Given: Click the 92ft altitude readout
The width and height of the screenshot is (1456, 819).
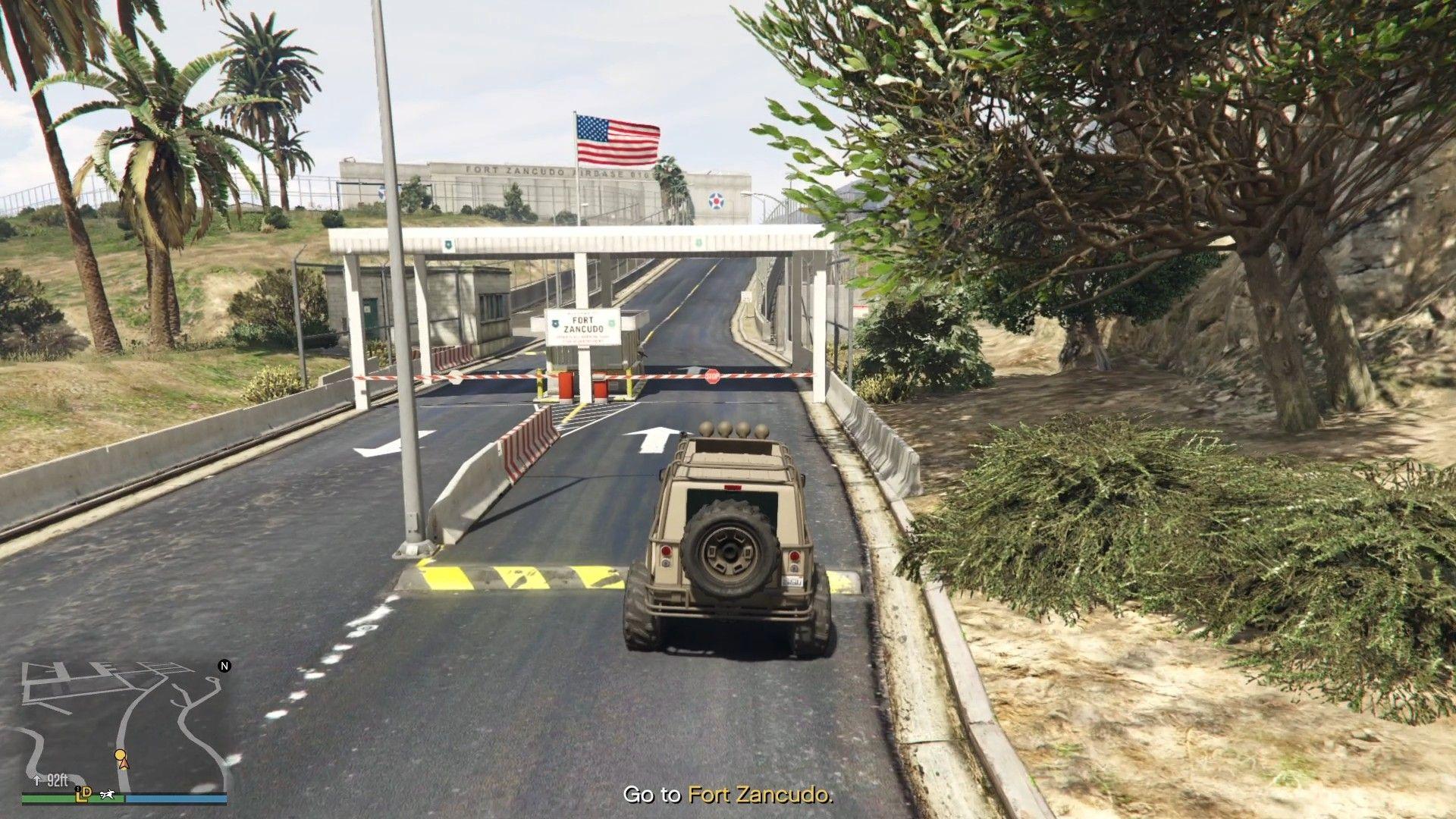Looking at the screenshot, I should pyautogui.click(x=58, y=780).
